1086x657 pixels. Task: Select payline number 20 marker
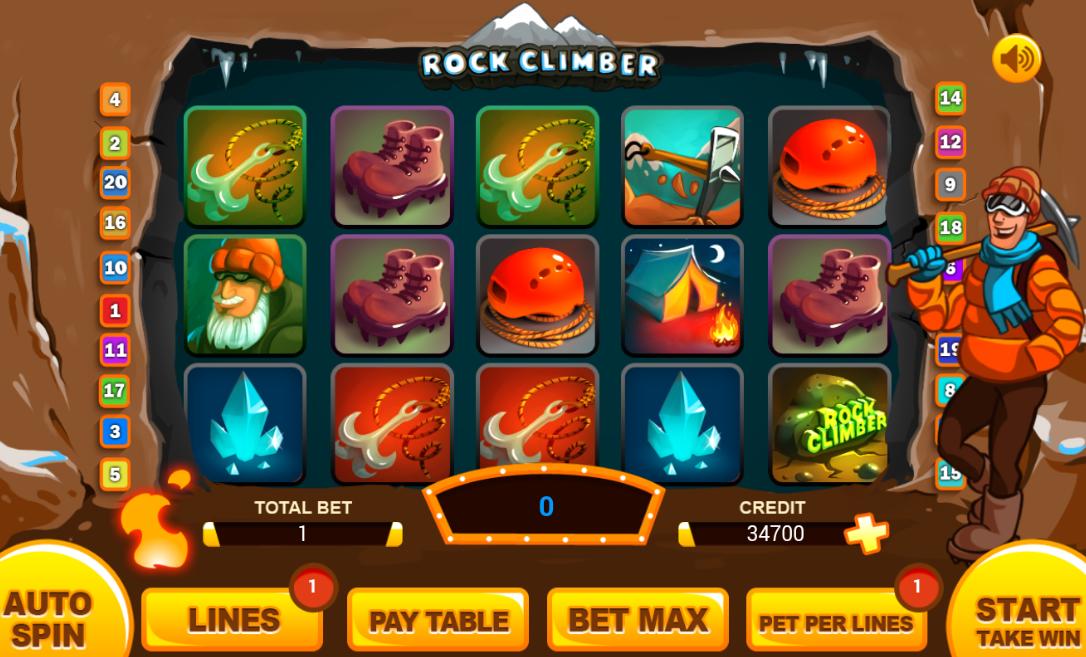click(x=115, y=182)
